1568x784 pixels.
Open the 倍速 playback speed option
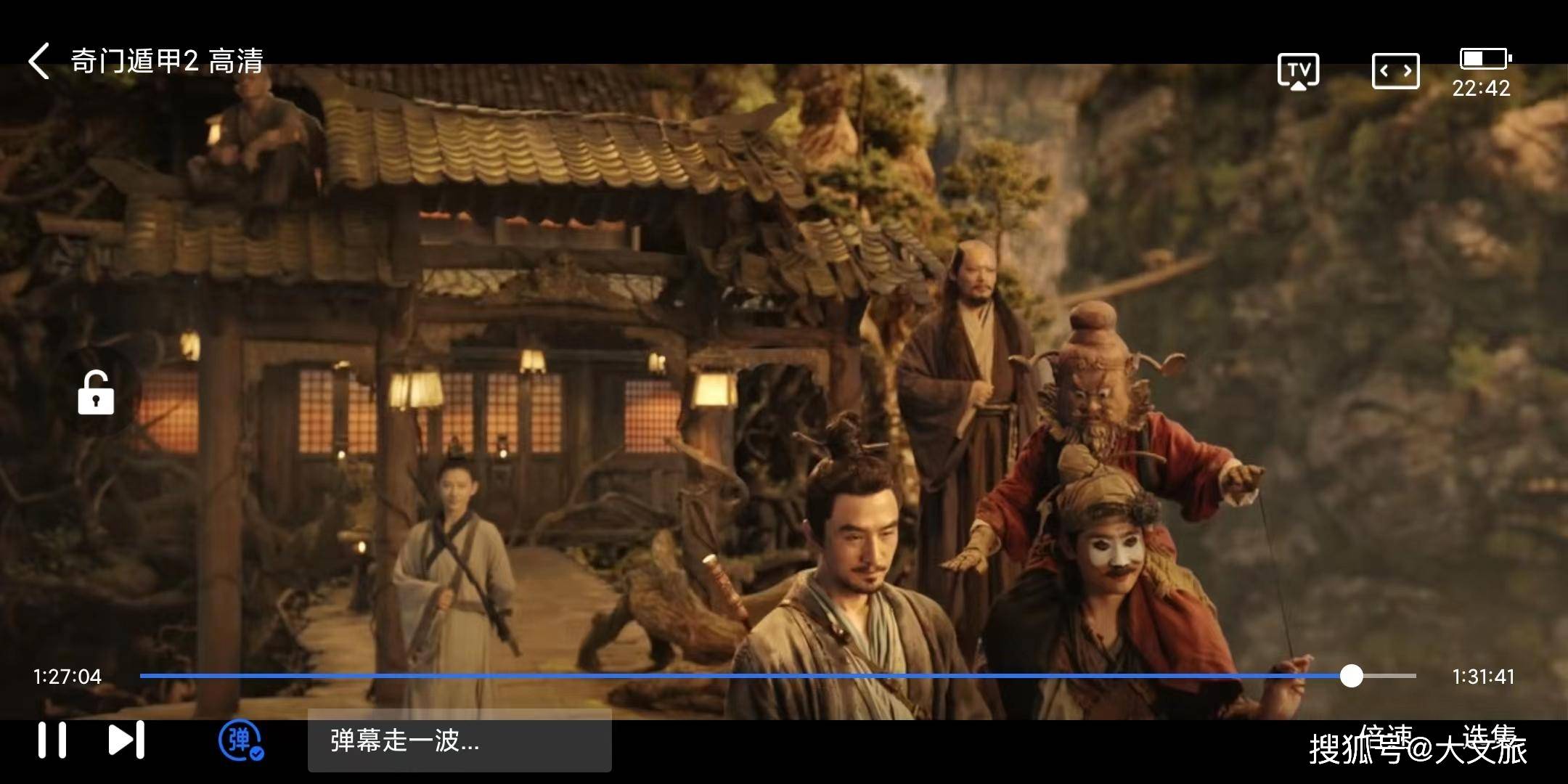coord(1385,736)
